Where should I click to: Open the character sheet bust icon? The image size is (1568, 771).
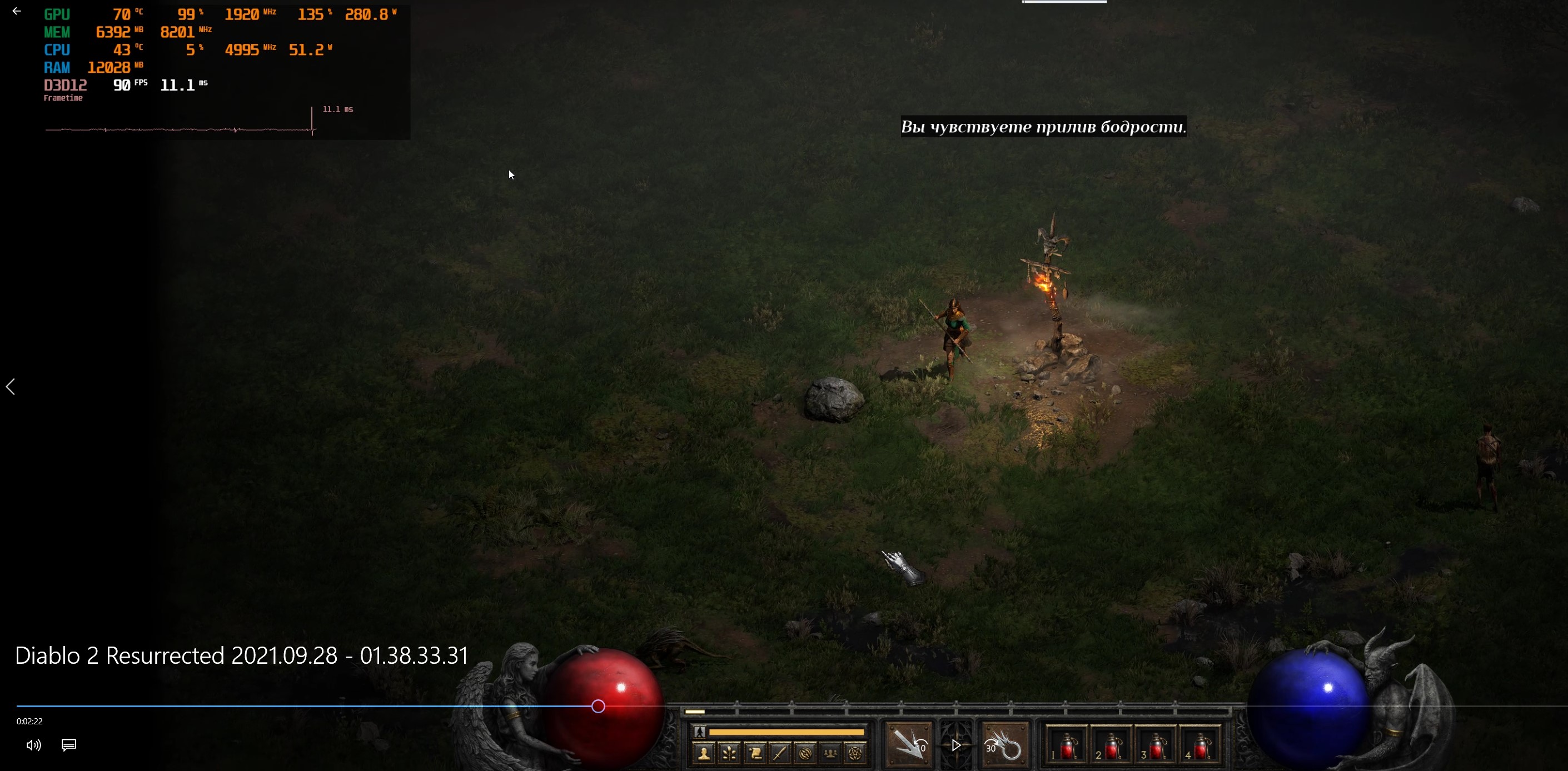coord(704,754)
